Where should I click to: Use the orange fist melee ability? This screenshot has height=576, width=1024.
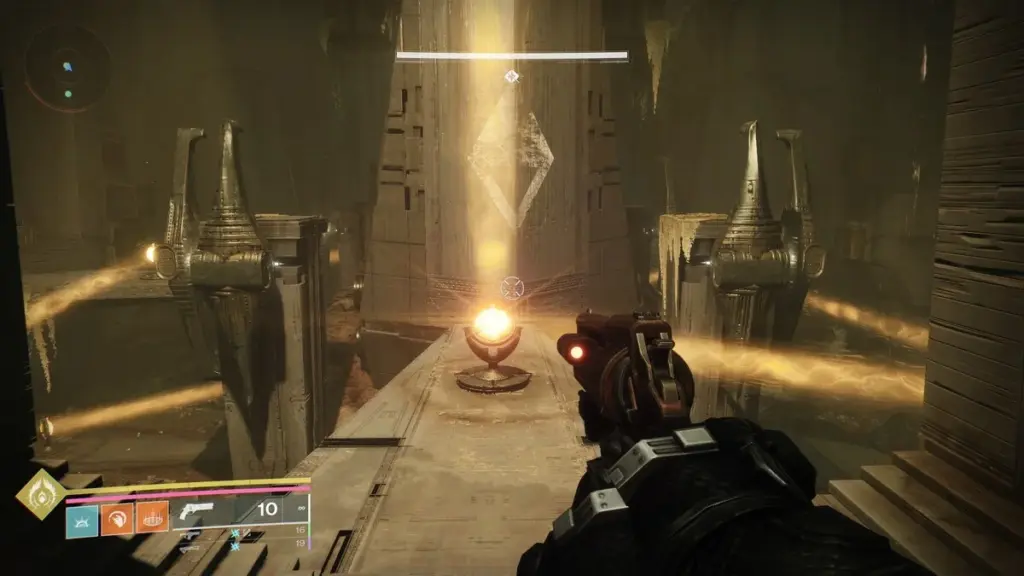tap(117, 519)
